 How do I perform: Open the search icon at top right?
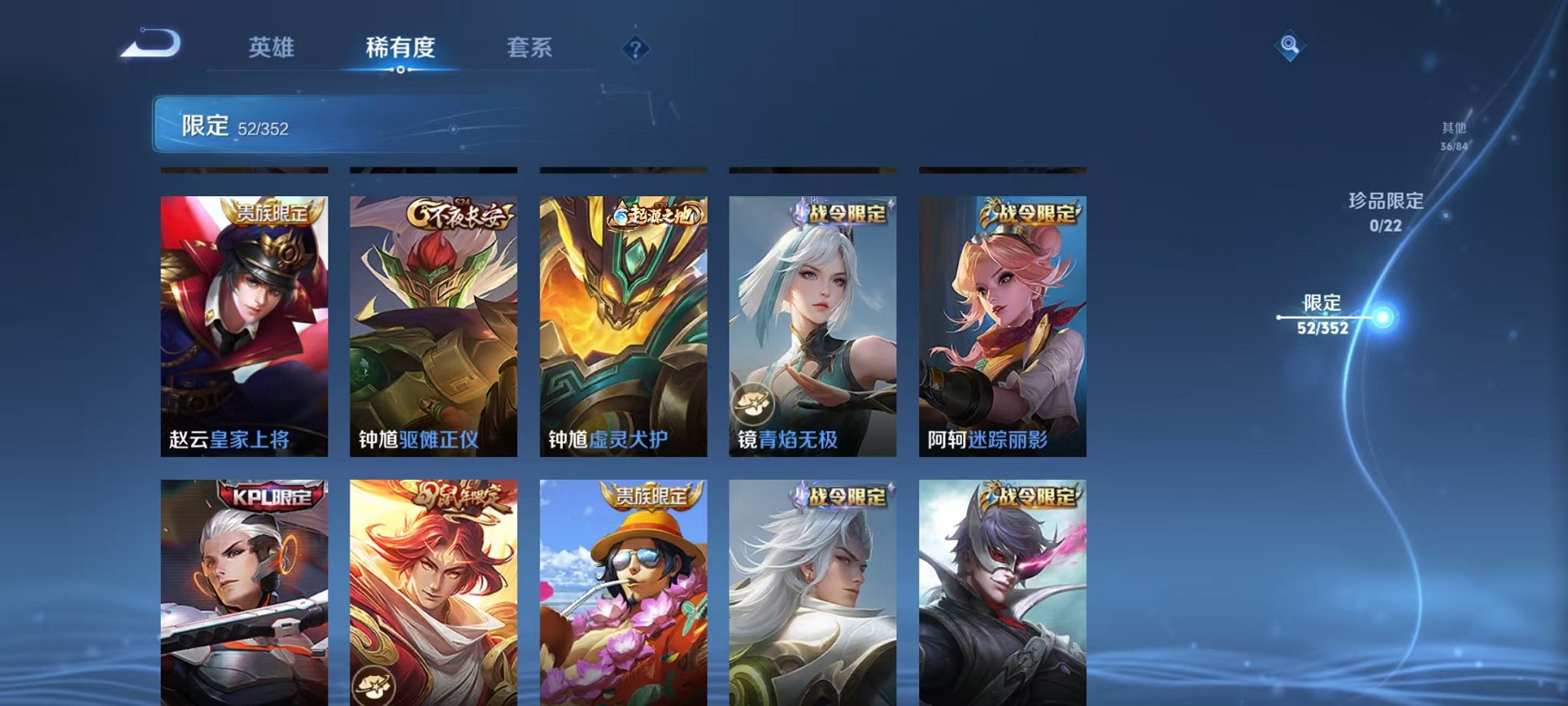pyautogui.click(x=1291, y=46)
